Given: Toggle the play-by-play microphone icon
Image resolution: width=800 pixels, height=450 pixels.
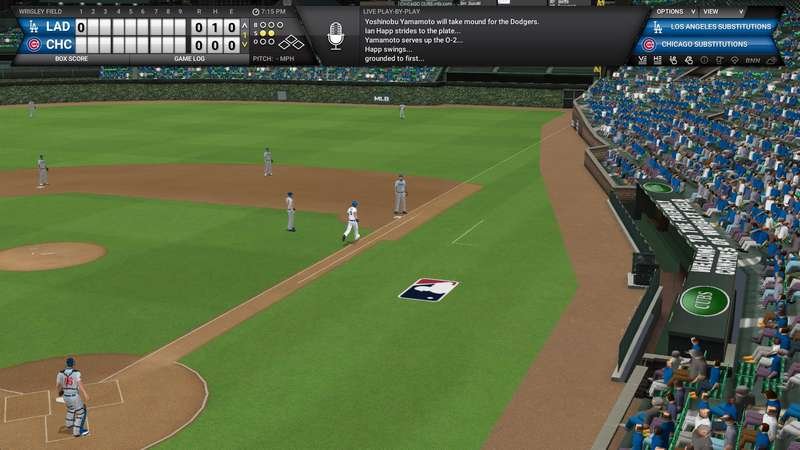Looking at the screenshot, I should 336,38.
